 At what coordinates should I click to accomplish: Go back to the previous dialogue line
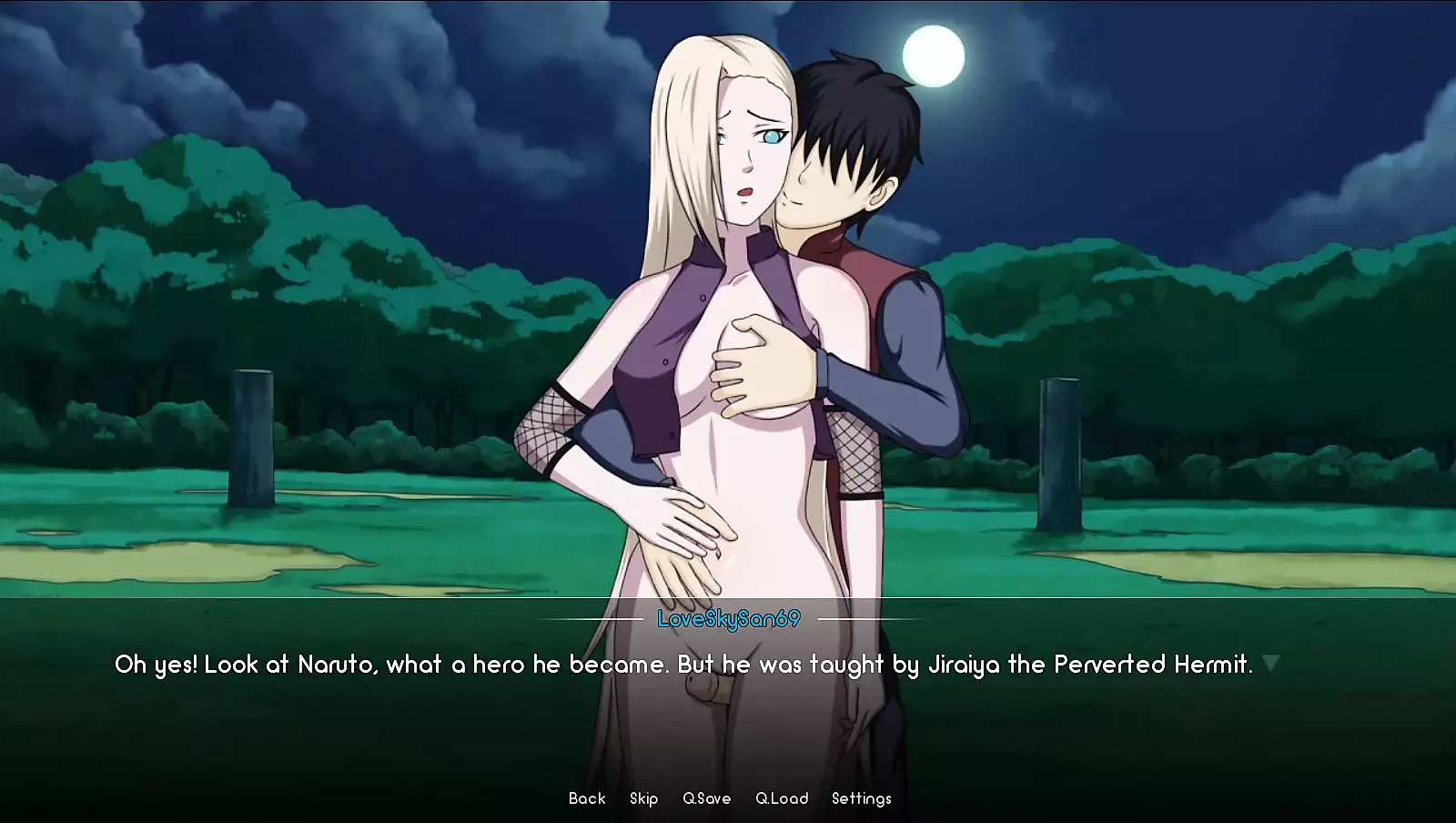pos(587,798)
